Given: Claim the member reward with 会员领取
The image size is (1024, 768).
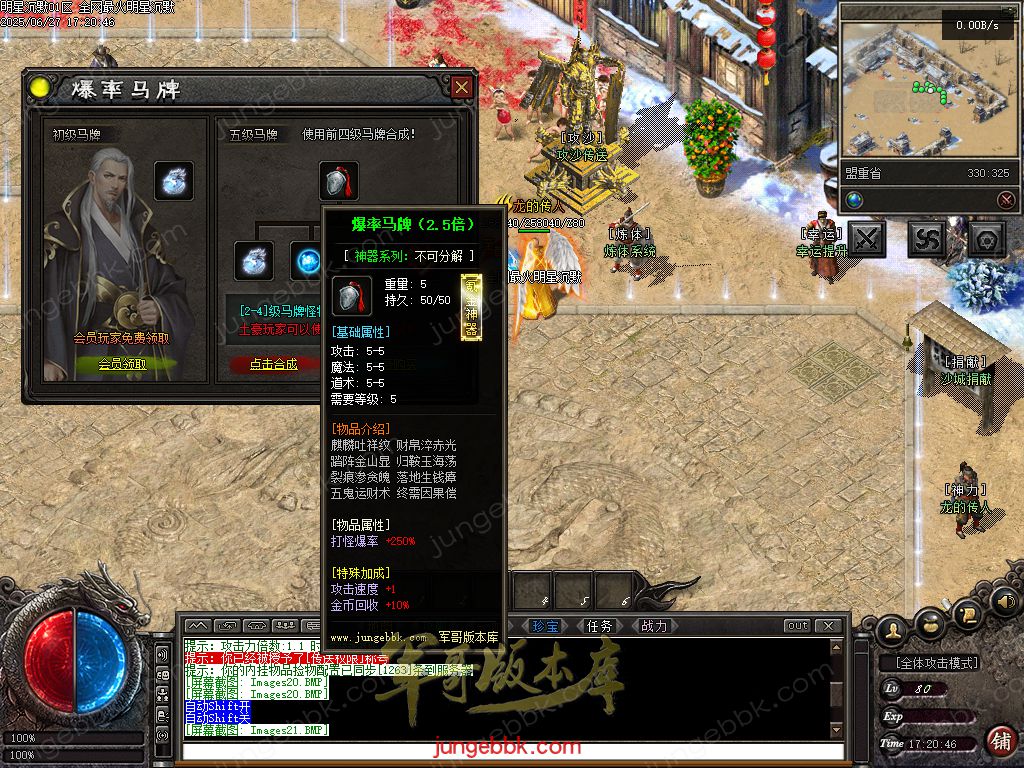Looking at the screenshot, I should click(x=122, y=364).
